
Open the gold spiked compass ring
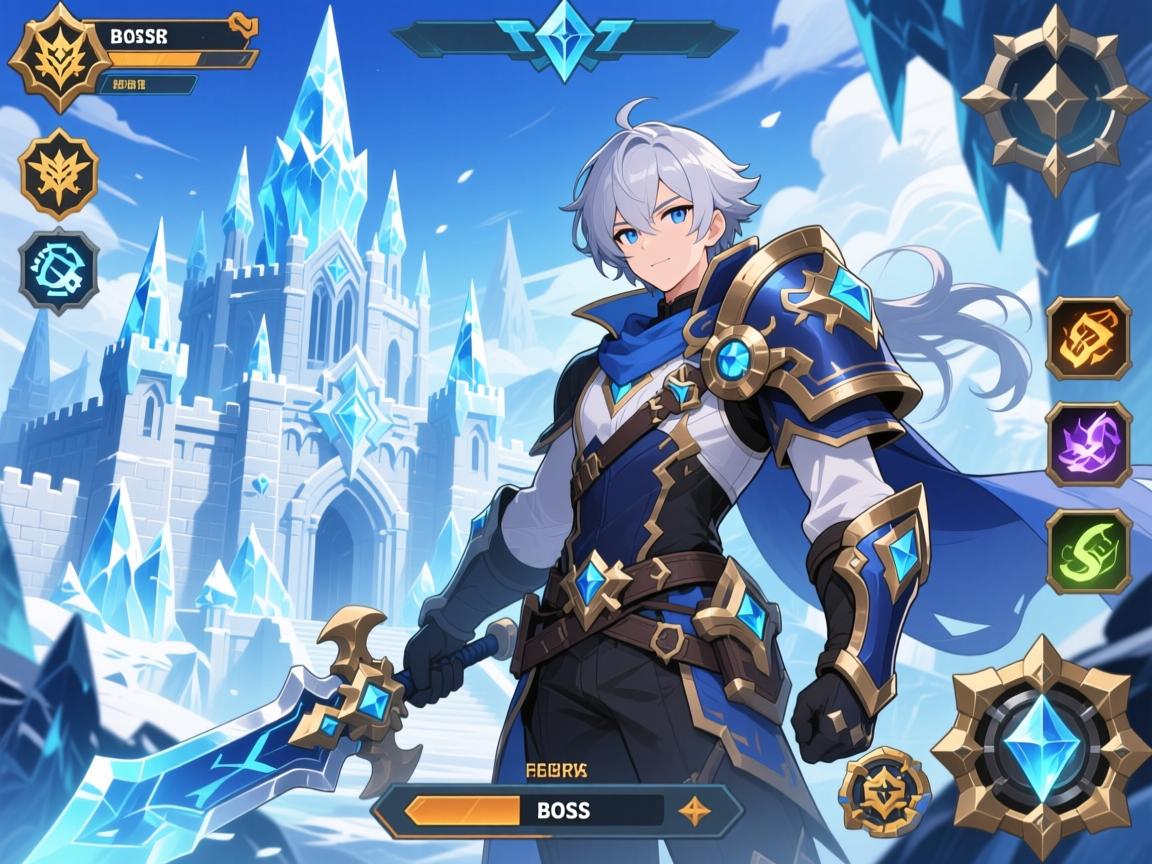point(1055,99)
